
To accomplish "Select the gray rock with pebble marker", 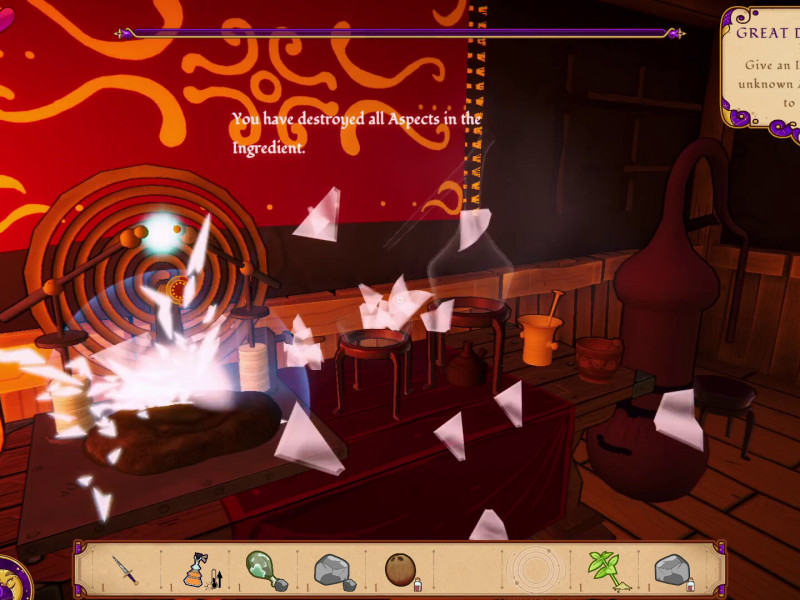I will coord(333,570).
